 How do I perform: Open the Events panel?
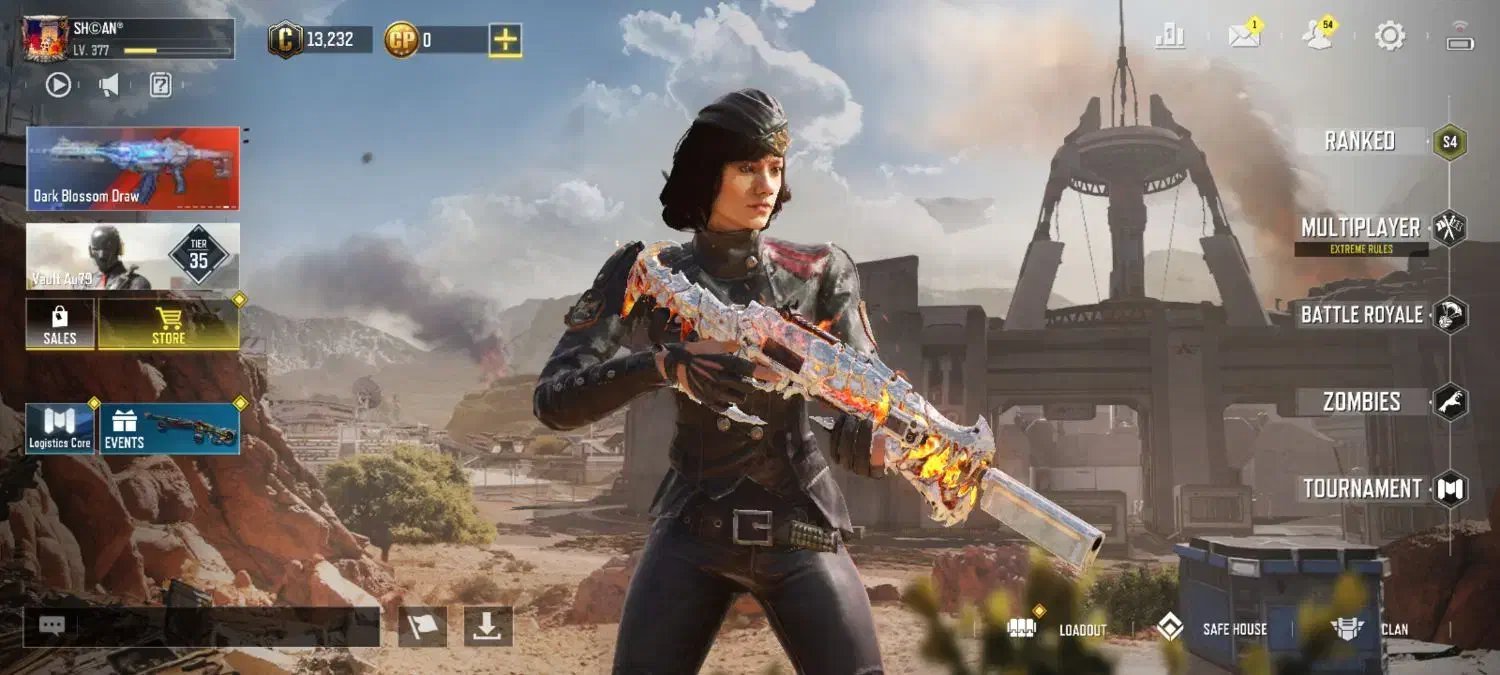click(x=169, y=429)
